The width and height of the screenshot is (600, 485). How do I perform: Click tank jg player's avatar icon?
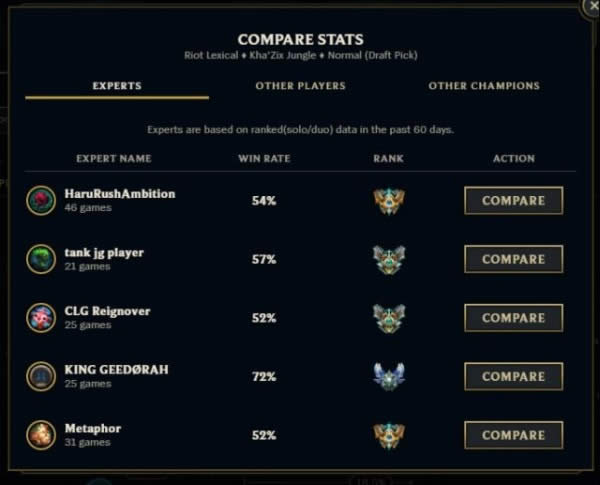coord(41,259)
